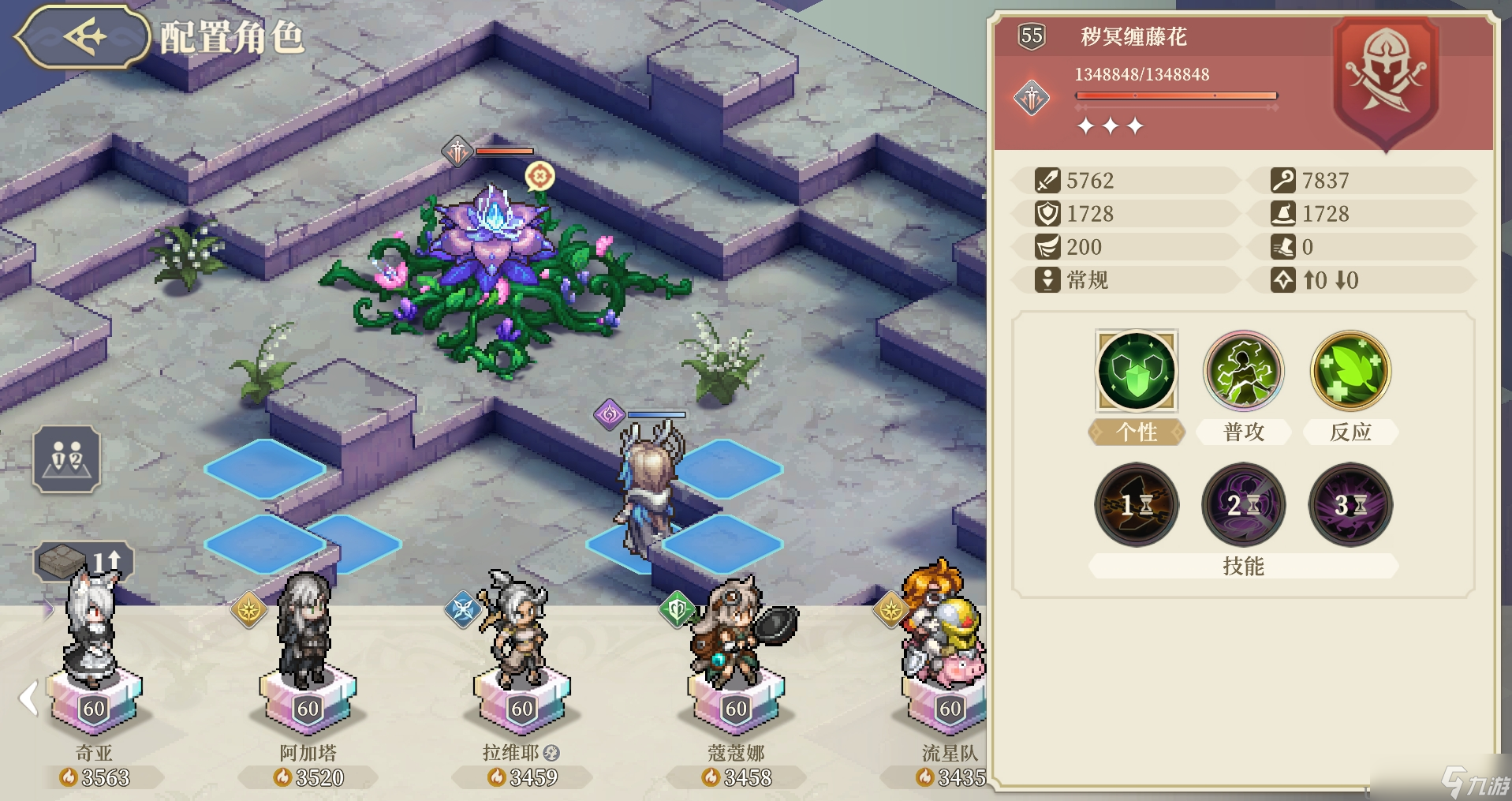This screenshot has width=1512, height=801.
Task: View the skill with cooldown 1
Action: tap(1137, 504)
